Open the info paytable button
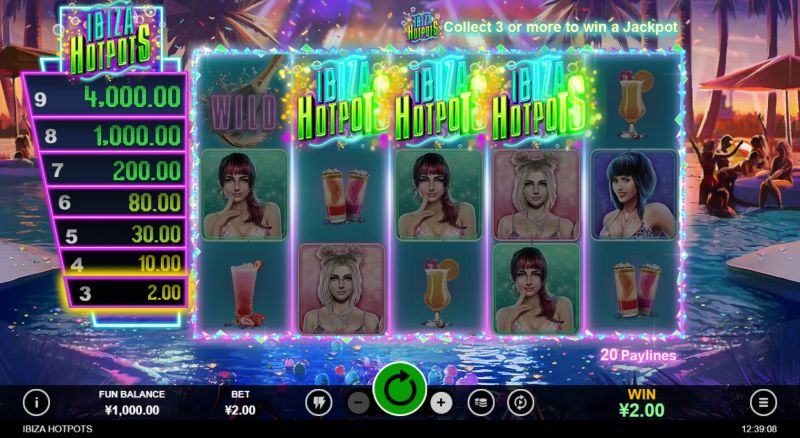800x438 pixels. point(37,402)
